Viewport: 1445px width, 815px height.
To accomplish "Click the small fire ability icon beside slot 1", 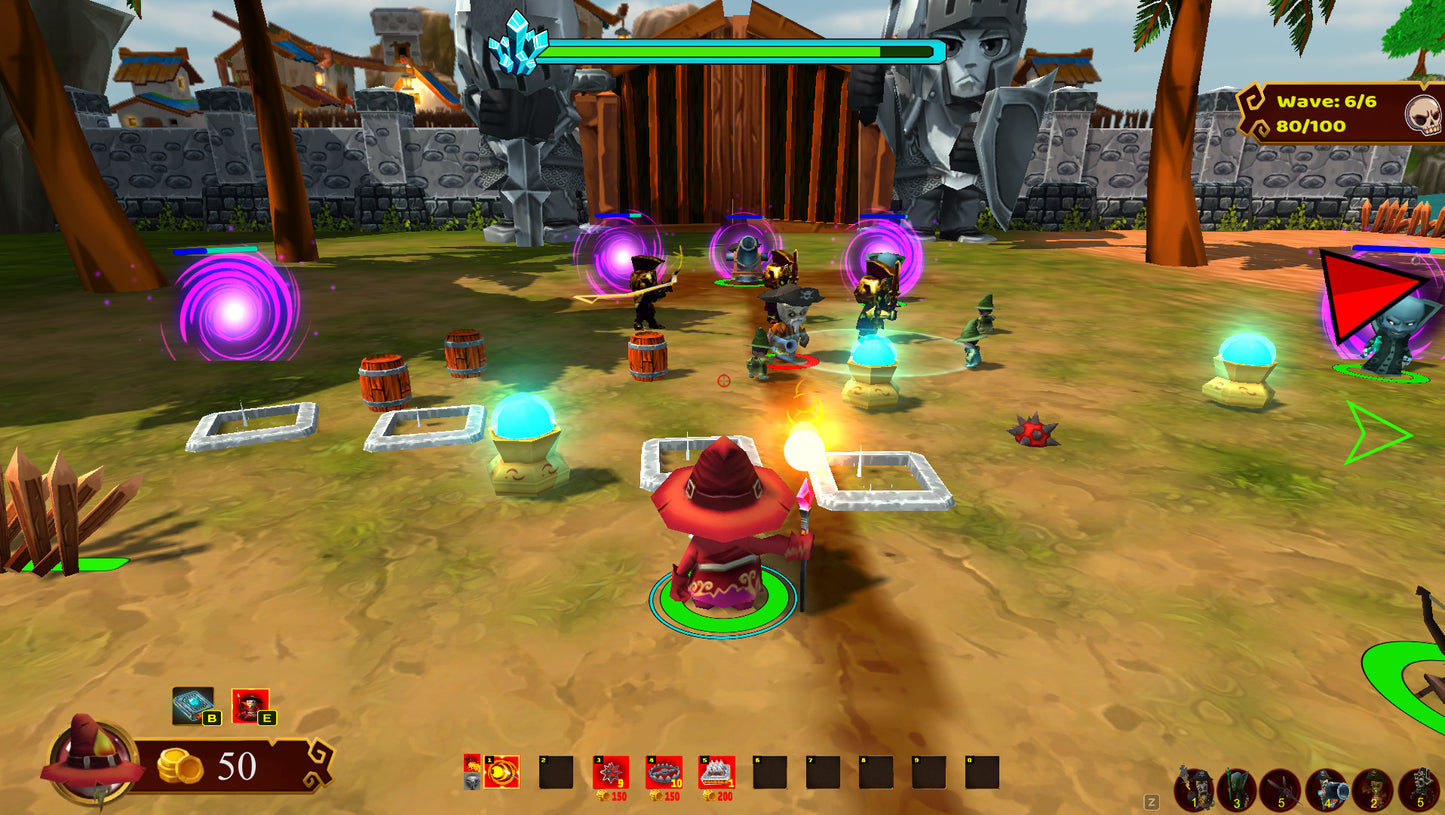I will coord(472,765).
